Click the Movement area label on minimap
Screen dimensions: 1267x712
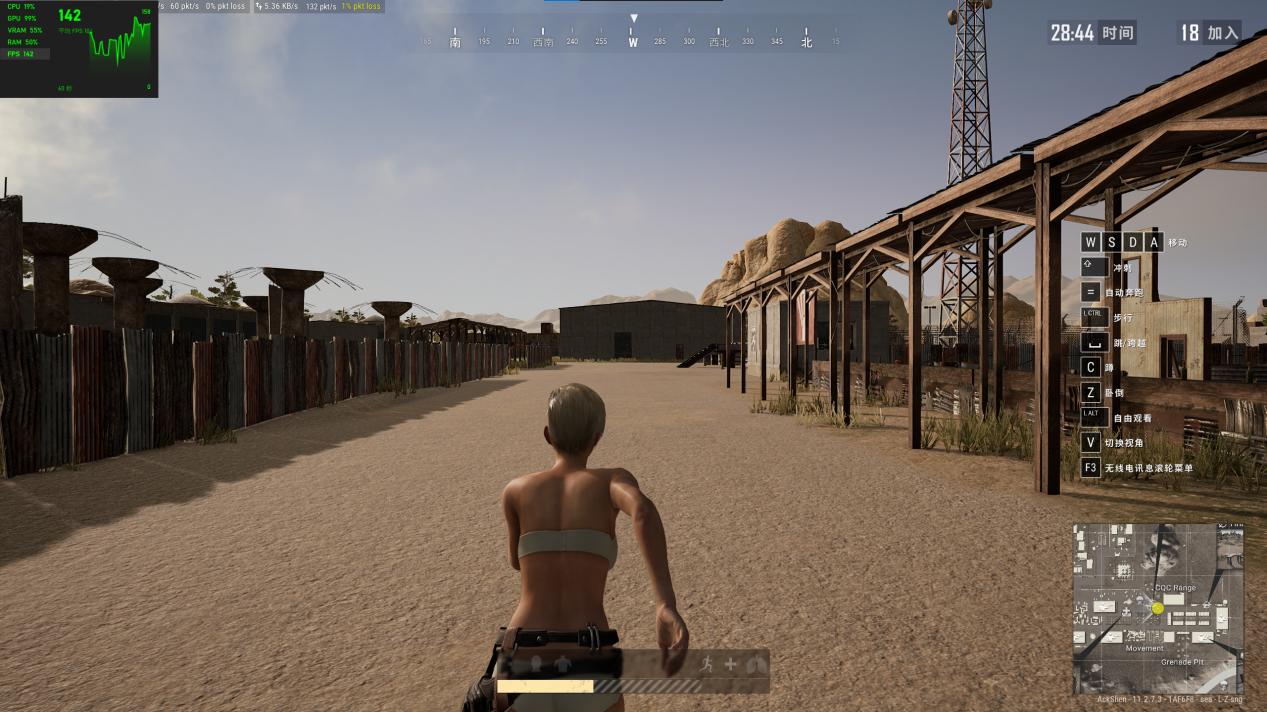coord(1144,648)
